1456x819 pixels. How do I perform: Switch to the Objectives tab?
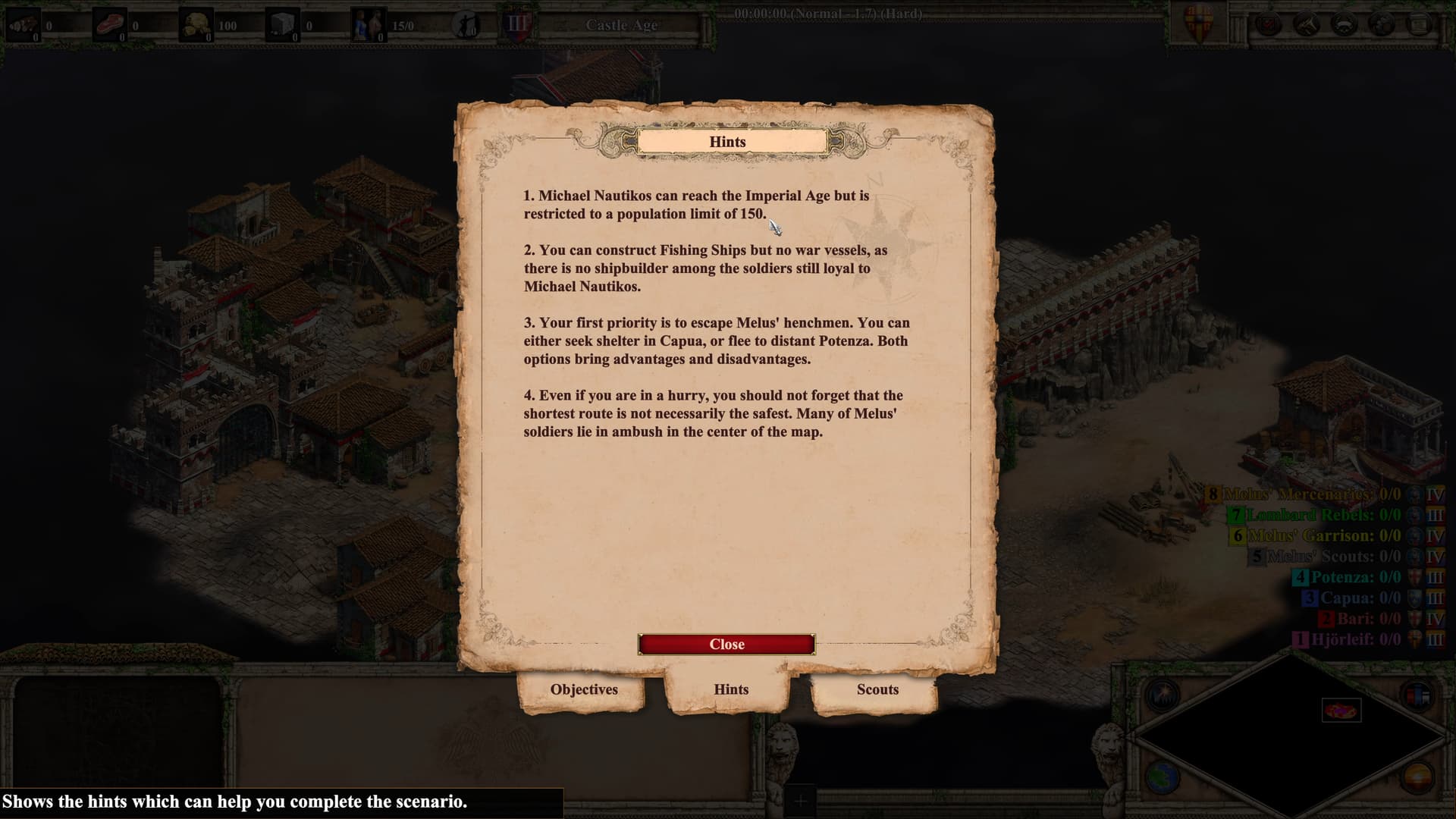pyautogui.click(x=584, y=689)
